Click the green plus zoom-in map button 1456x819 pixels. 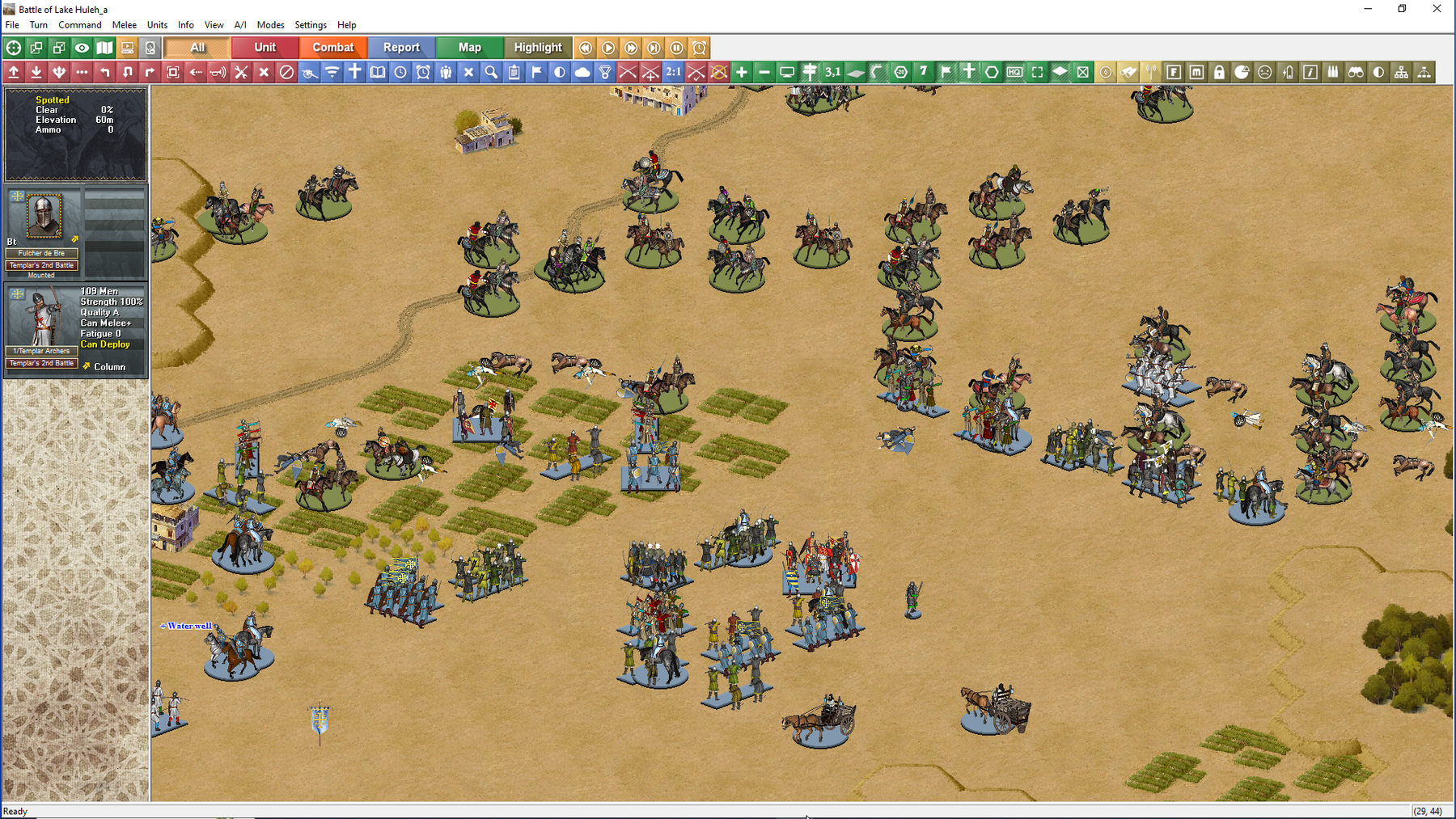pyautogui.click(x=742, y=73)
